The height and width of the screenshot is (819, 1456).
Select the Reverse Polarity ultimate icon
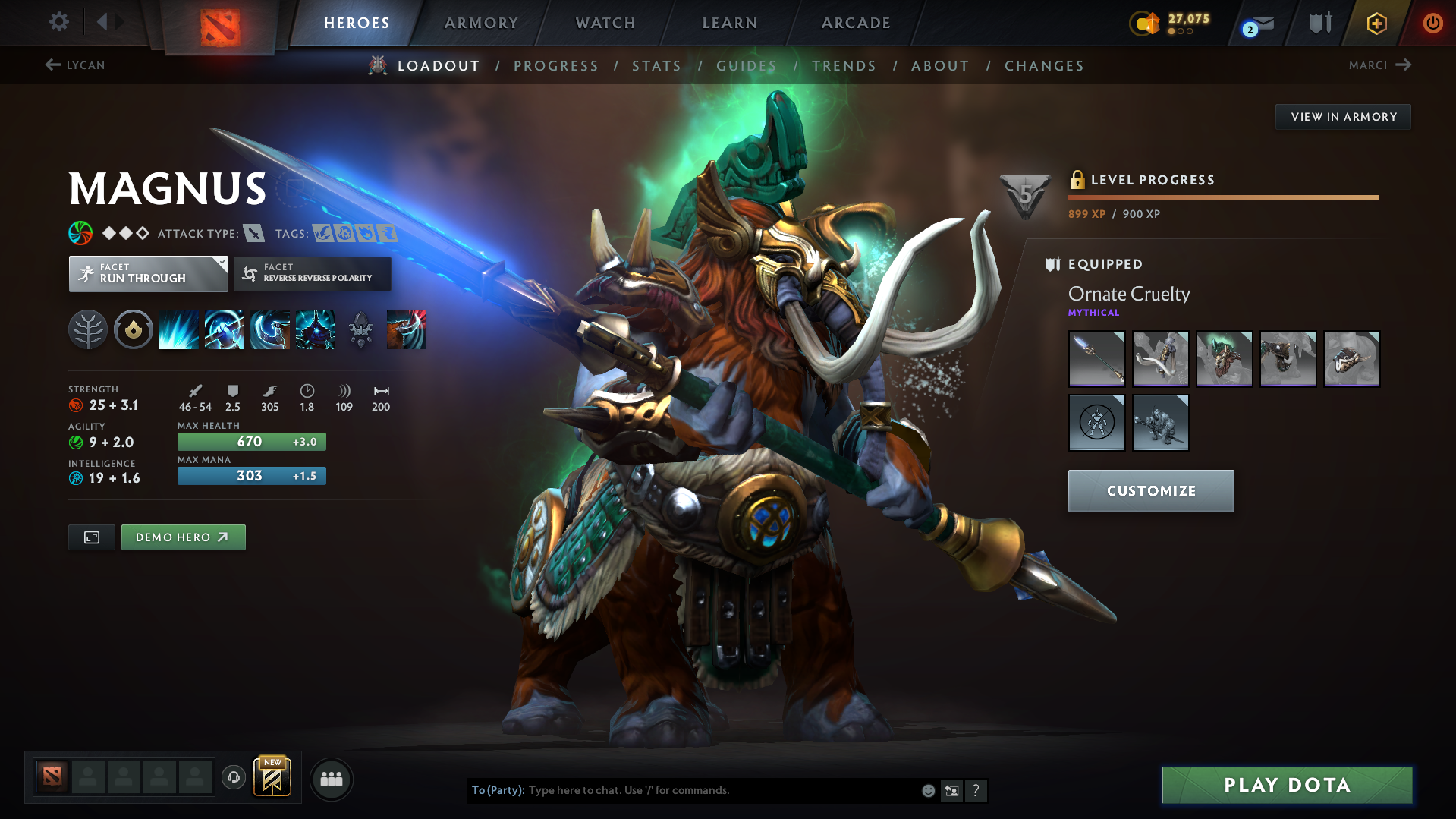(x=315, y=329)
